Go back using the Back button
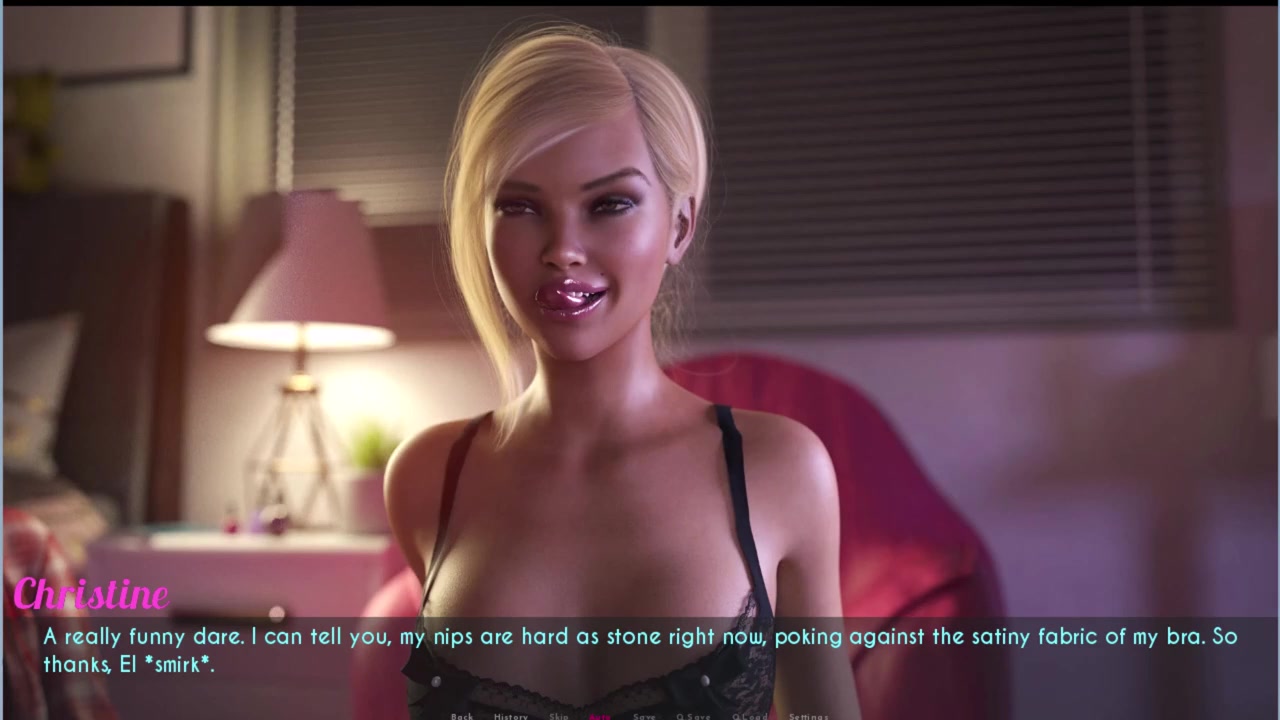Screen dimensions: 1280x720 462,716
